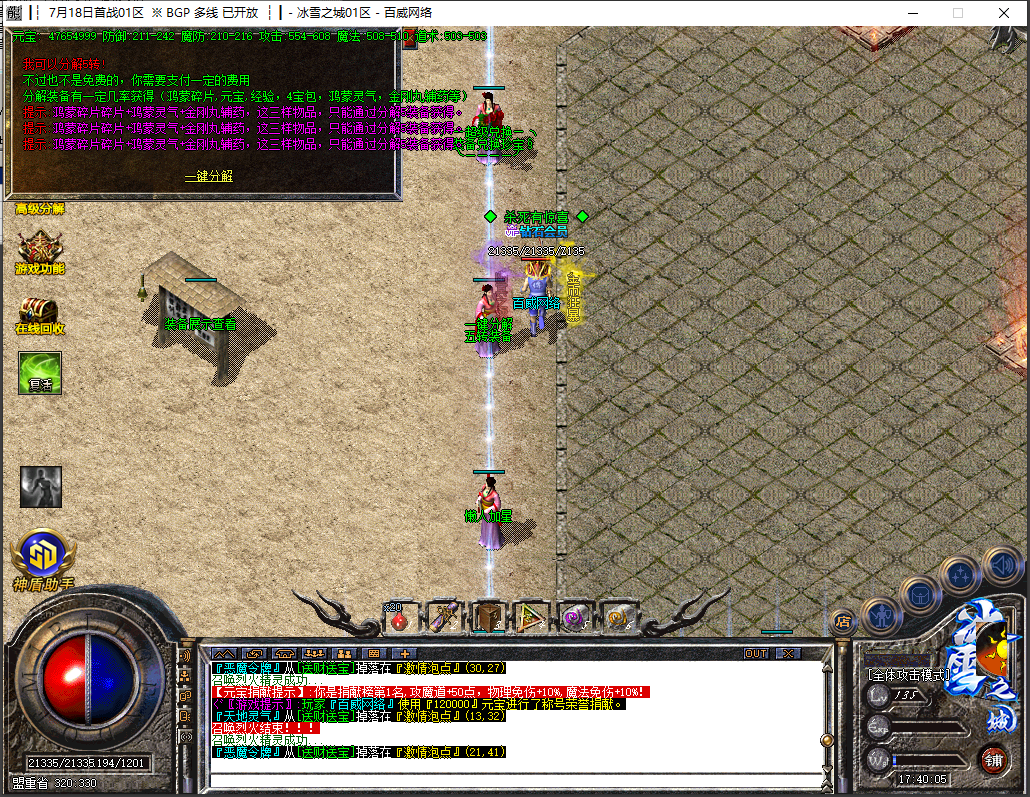Select the purple scroll hotbar slot
Image resolution: width=1030 pixels, height=797 pixels.
pyautogui.click(x=443, y=618)
